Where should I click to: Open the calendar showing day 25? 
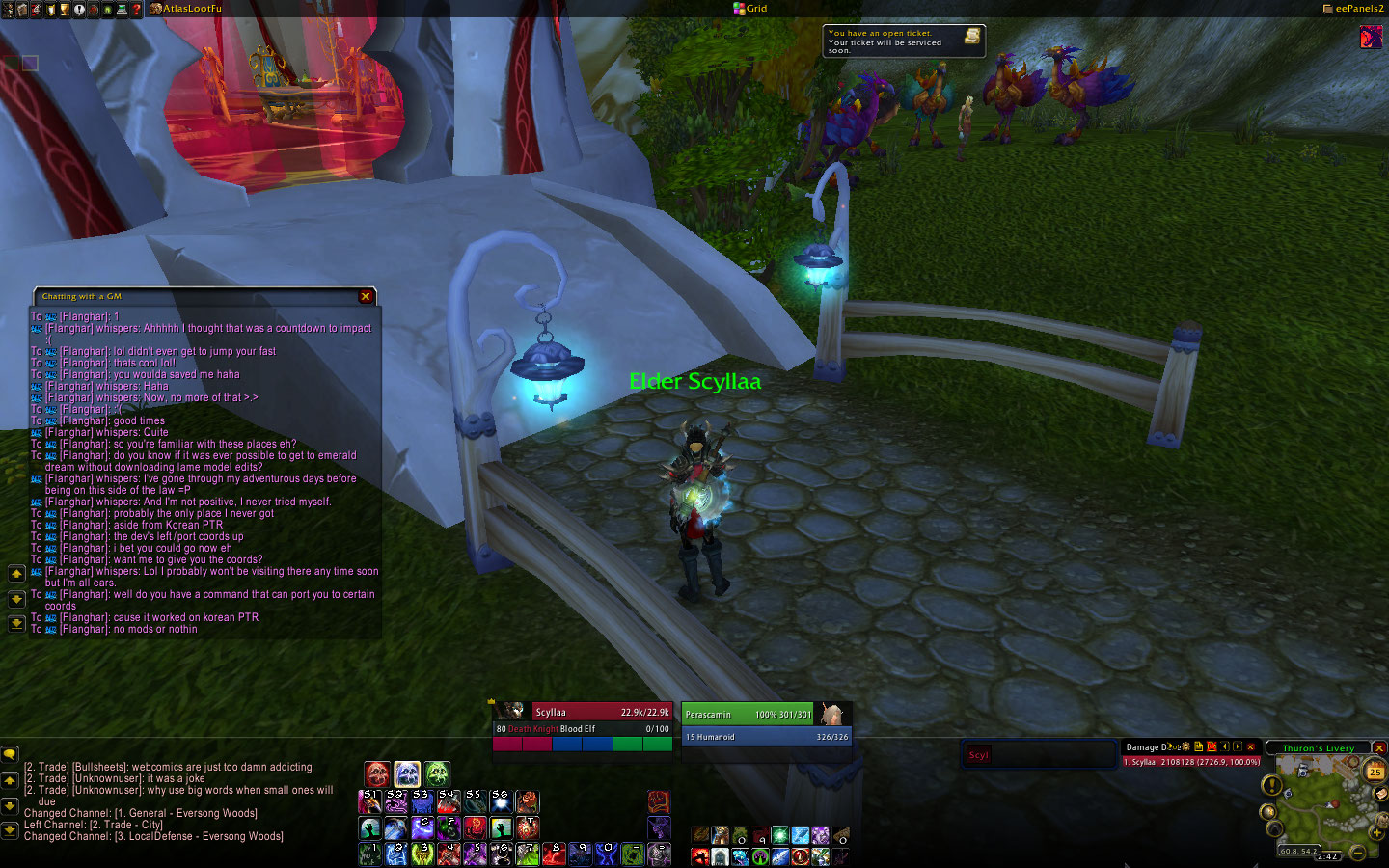(x=1375, y=772)
